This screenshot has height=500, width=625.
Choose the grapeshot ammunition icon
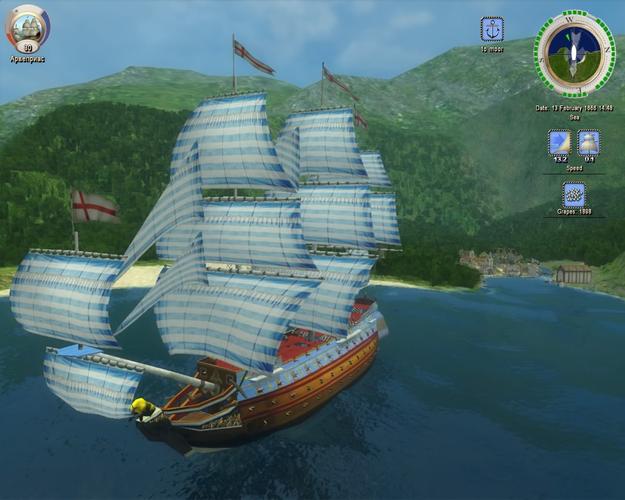[x=574, y=194]
